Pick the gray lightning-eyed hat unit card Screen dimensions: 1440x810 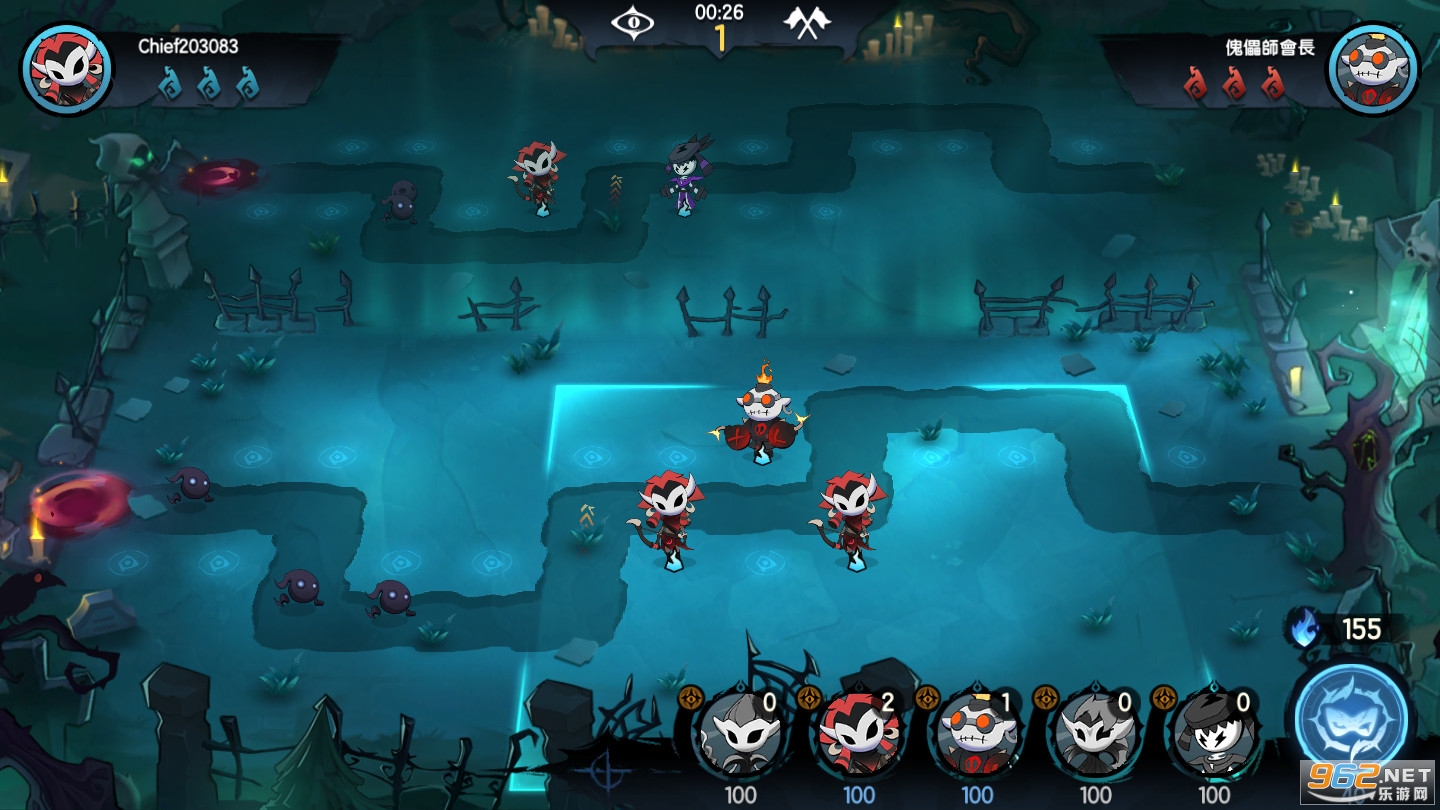pos(1213,736)
